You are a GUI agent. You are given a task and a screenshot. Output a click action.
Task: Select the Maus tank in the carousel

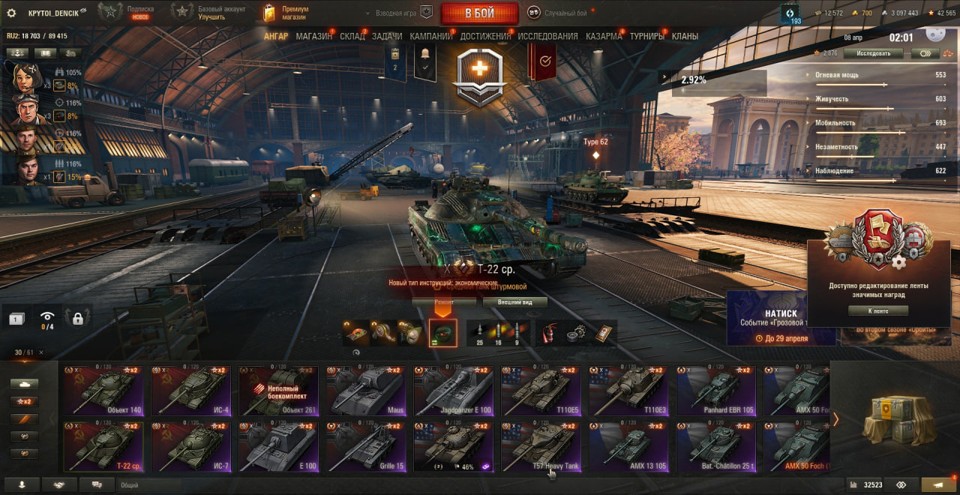point(366,391)
